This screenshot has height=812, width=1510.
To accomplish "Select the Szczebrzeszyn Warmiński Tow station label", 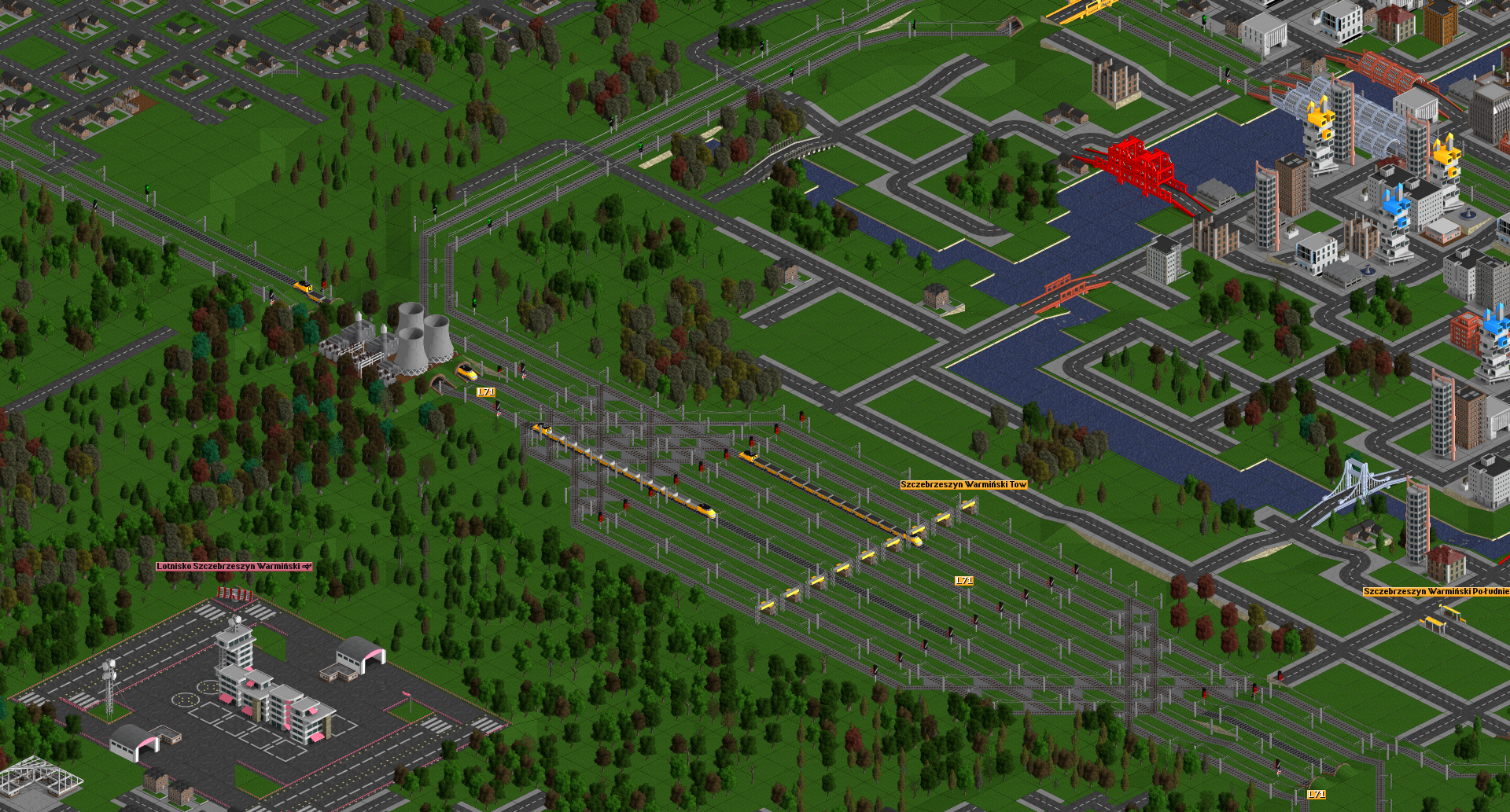I will click(x=963, y=485).
